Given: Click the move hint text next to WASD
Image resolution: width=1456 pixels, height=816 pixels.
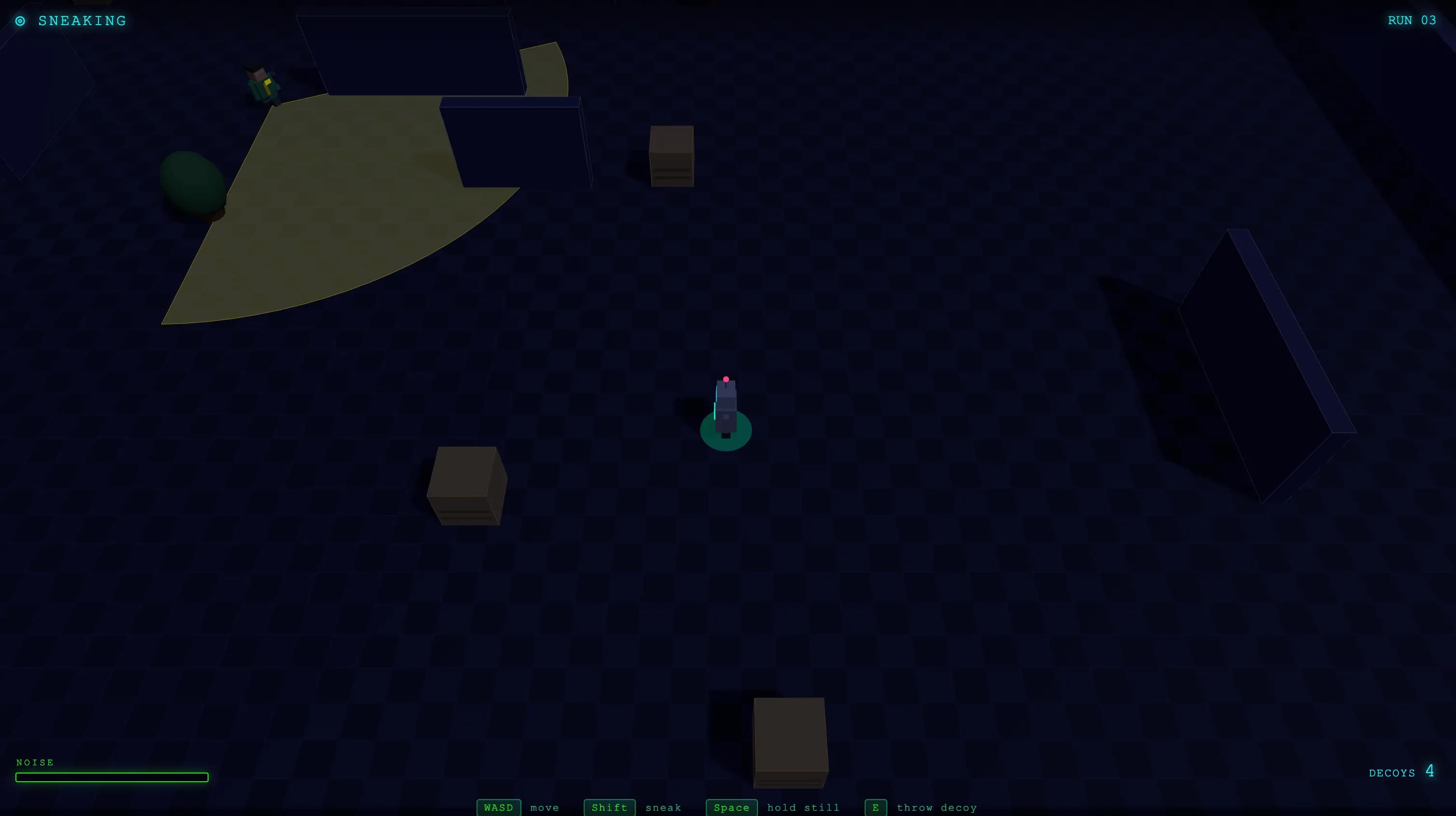Looking at the screenshot, I should click(544, 807).
